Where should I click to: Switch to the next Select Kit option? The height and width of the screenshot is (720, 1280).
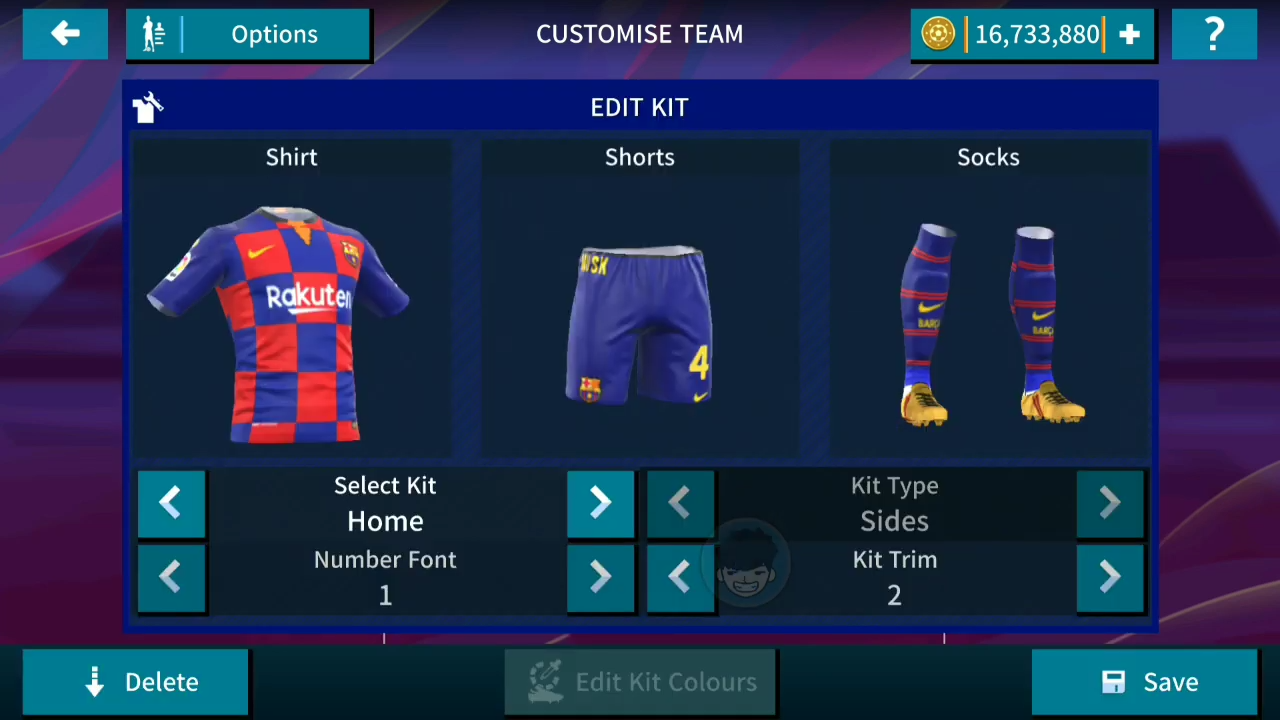(x=599, y=503)
